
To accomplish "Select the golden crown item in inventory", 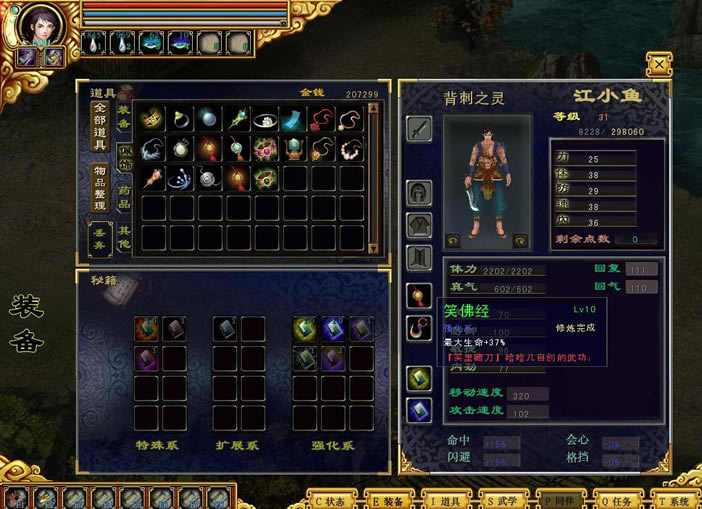I will [152, 119].
